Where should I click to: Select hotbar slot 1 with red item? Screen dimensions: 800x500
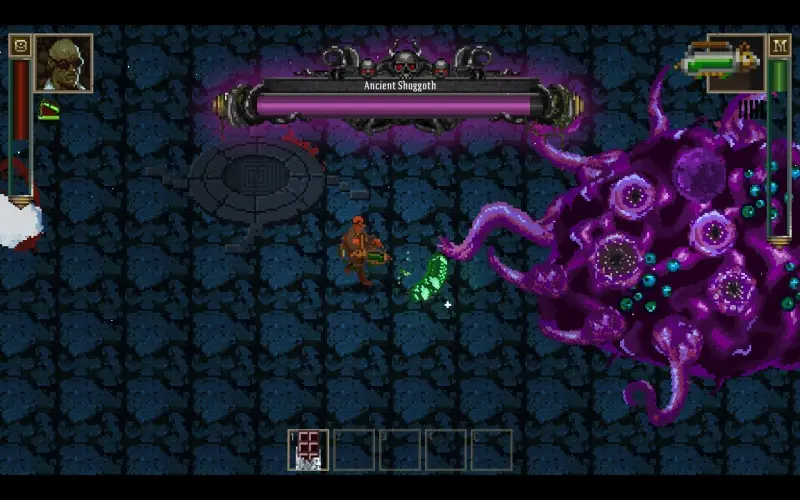click(308, 450)
